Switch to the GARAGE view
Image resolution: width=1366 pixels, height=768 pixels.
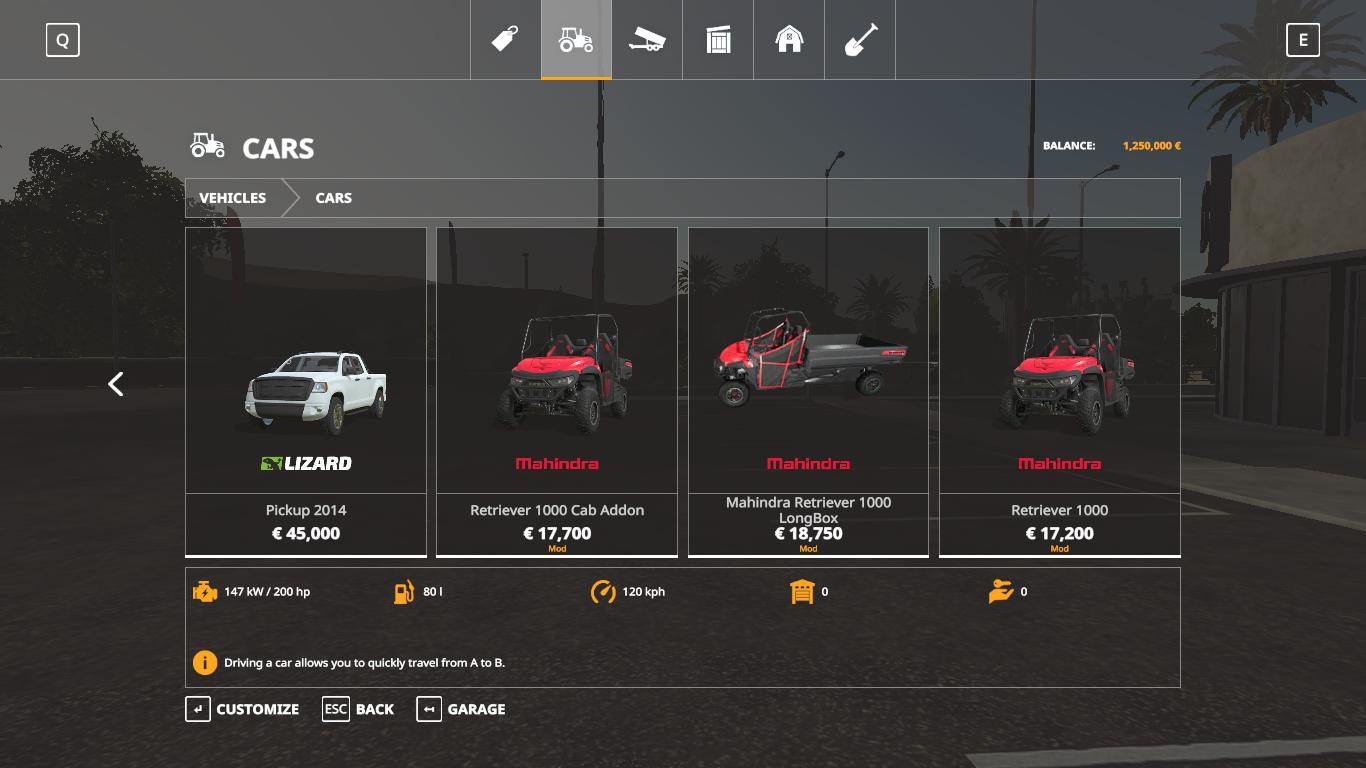[x=462, y=709]
